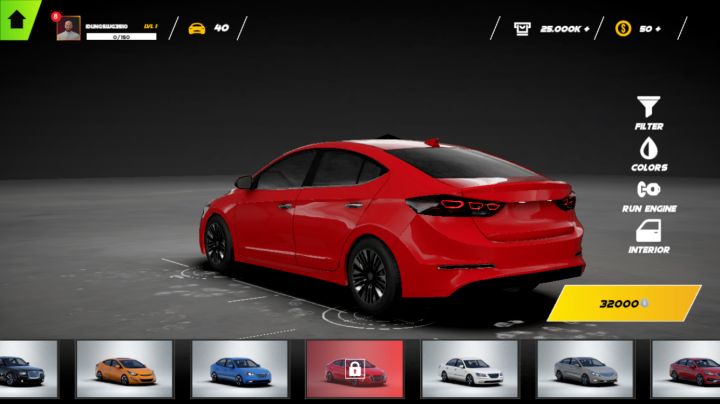The height and width of the screenshot is (404, 720).
Task: Open the owned cars garage icon
Action: click(x=197, y=28)
